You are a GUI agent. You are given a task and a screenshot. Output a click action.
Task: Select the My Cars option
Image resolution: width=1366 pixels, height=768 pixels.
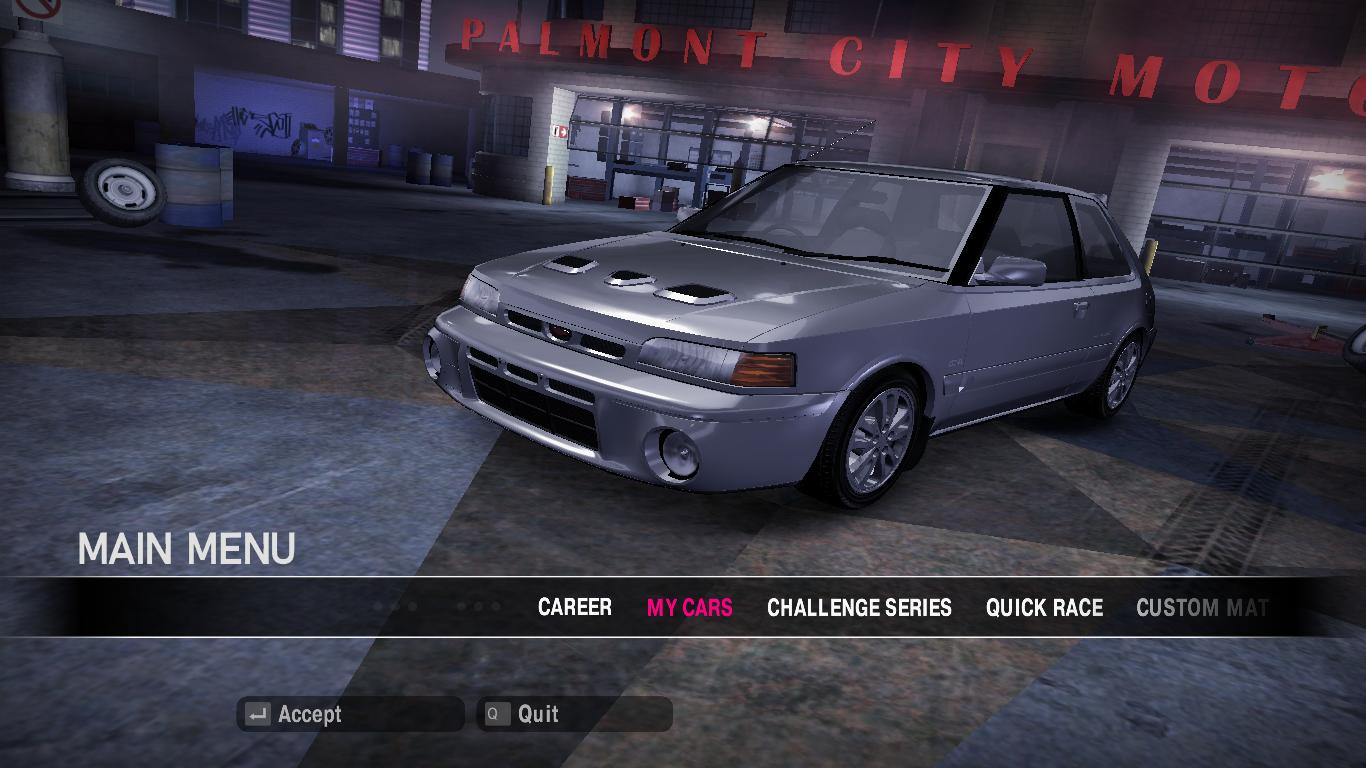tap(689, 607)
